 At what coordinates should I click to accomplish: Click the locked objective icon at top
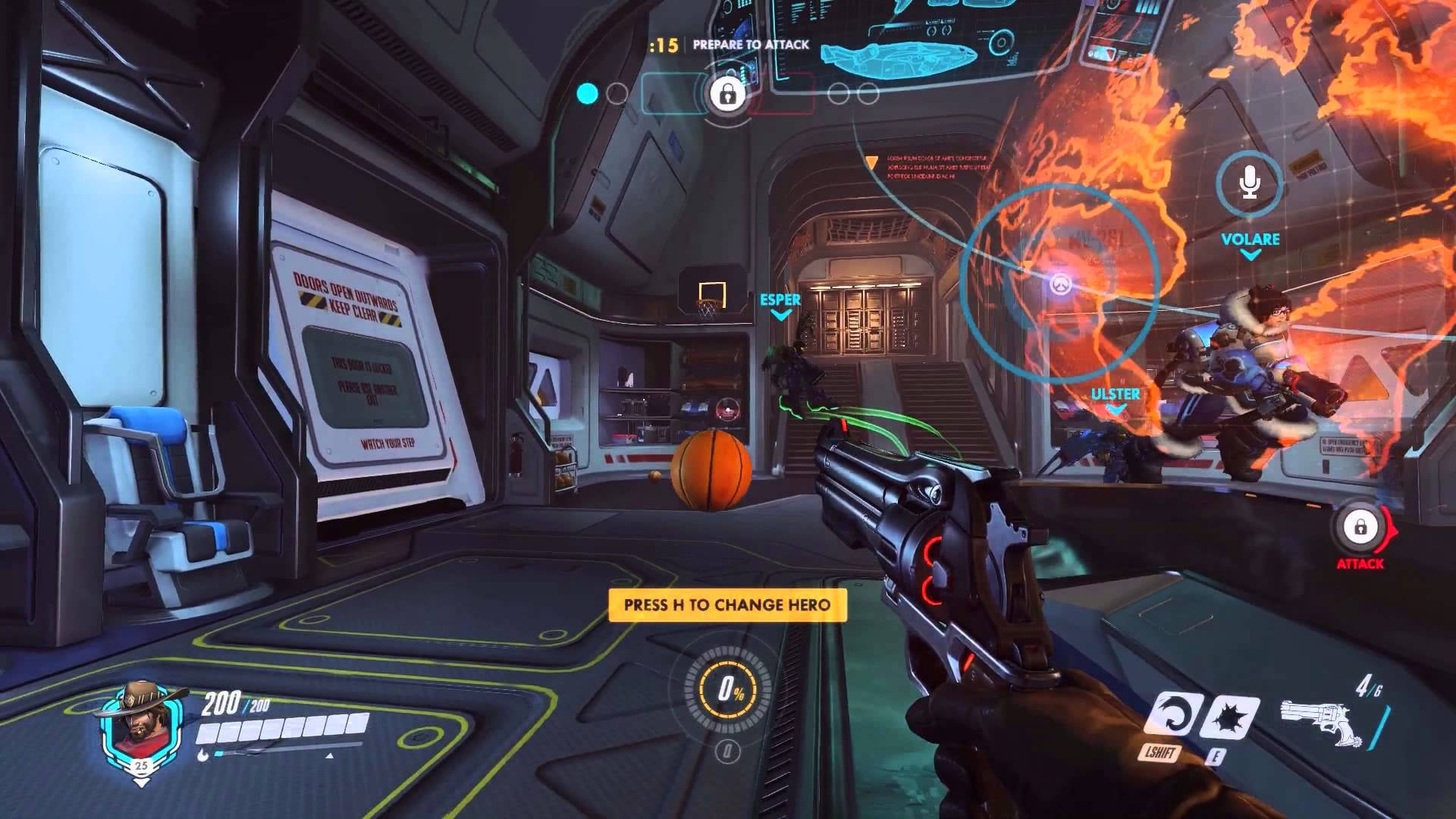[x=726, y=94]
